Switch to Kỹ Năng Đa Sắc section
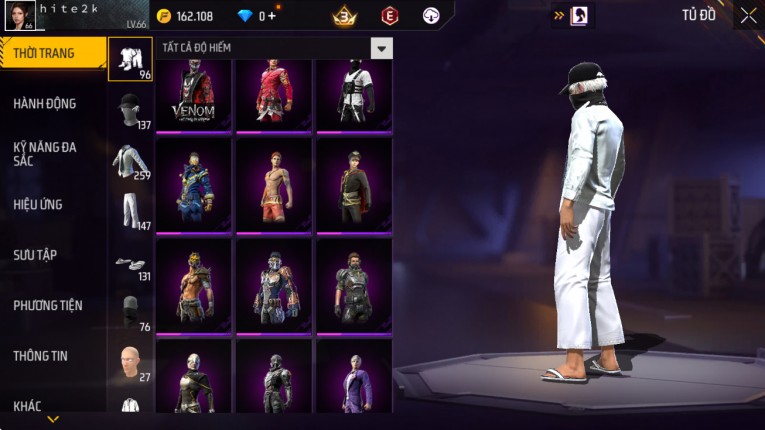 (x=45, y=153)
